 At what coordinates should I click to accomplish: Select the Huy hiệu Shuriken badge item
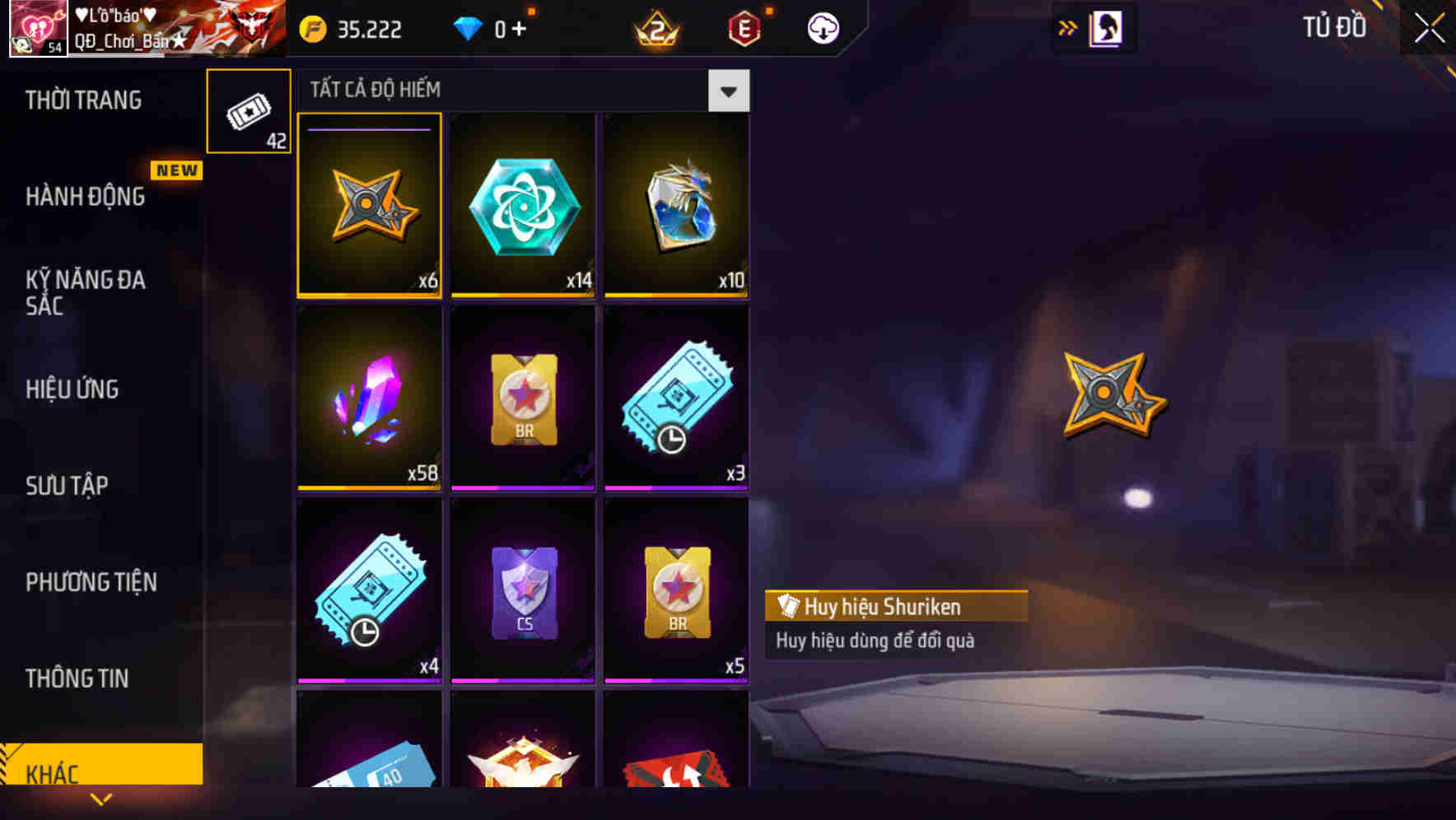[370, 205]
